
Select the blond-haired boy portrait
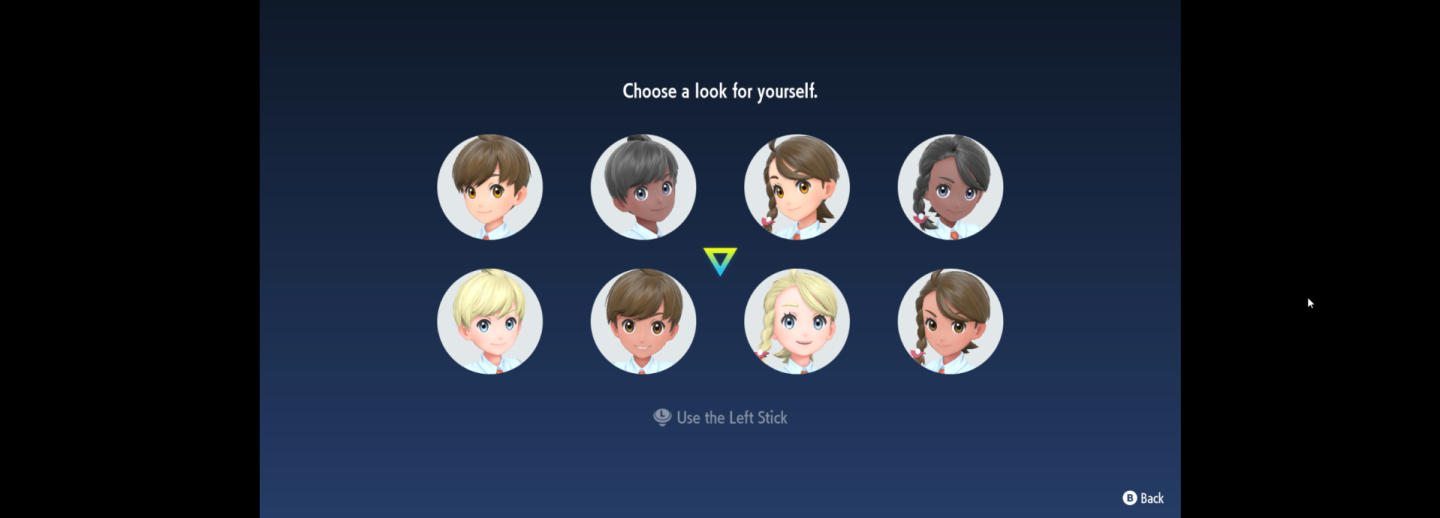coord(490,321)
